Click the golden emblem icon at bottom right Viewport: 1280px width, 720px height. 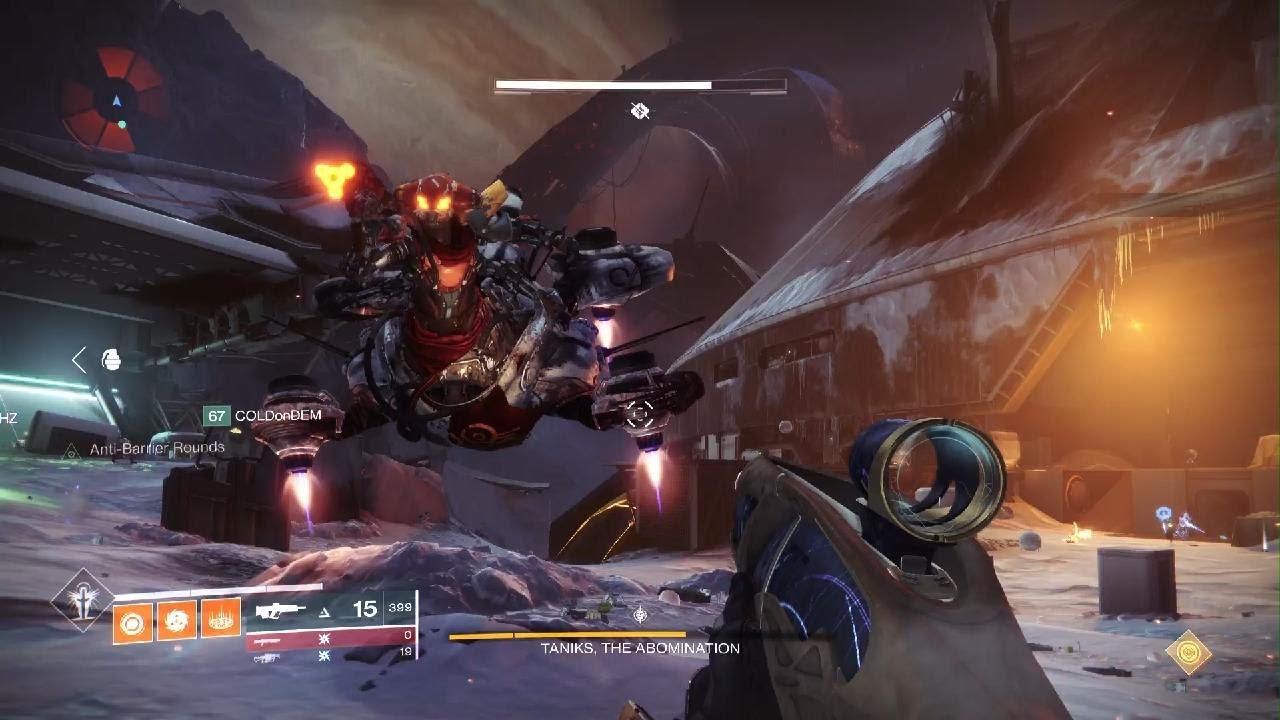click(1188, 652)
